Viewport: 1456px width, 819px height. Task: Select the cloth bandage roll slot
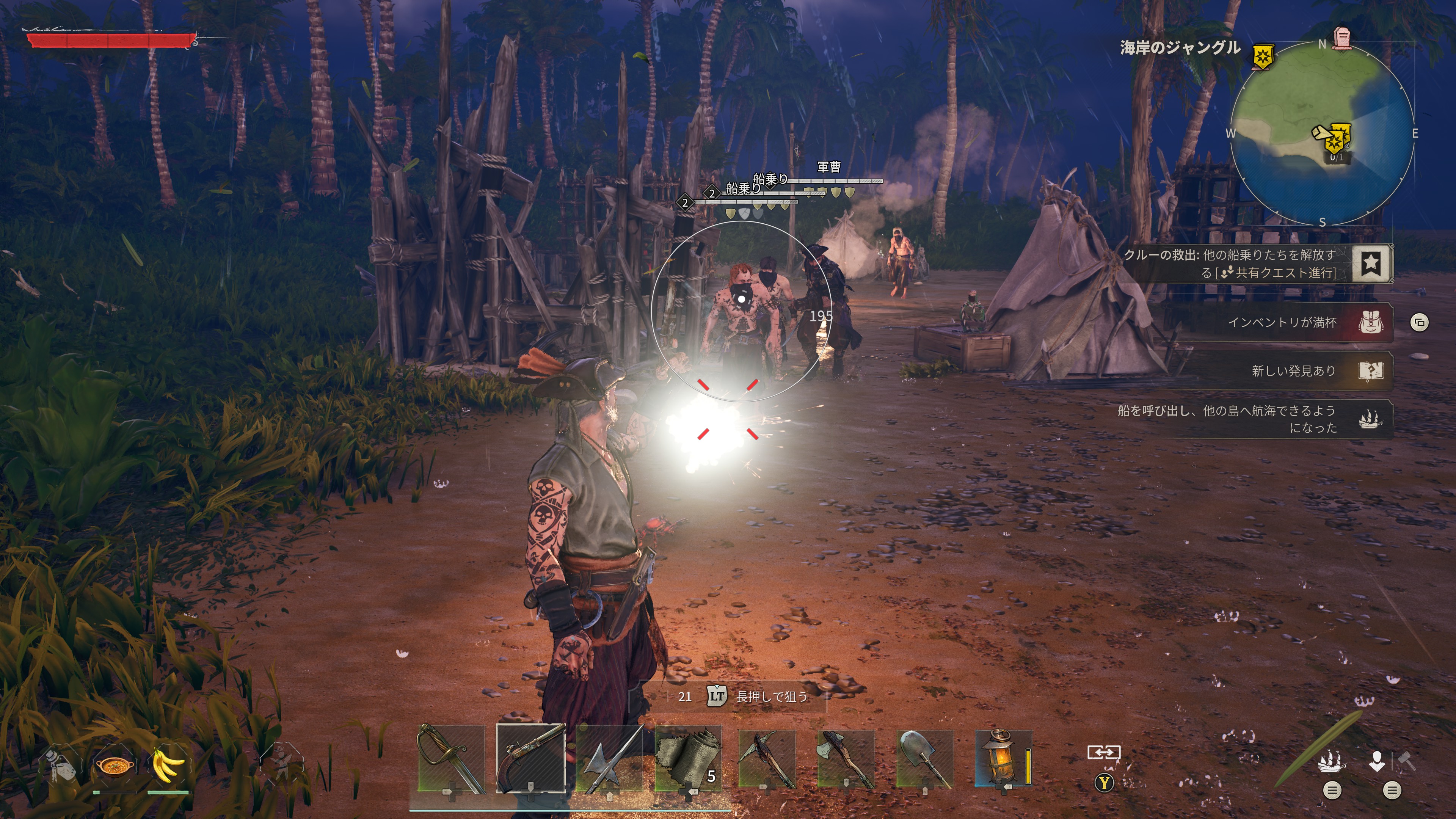[689, 758]
